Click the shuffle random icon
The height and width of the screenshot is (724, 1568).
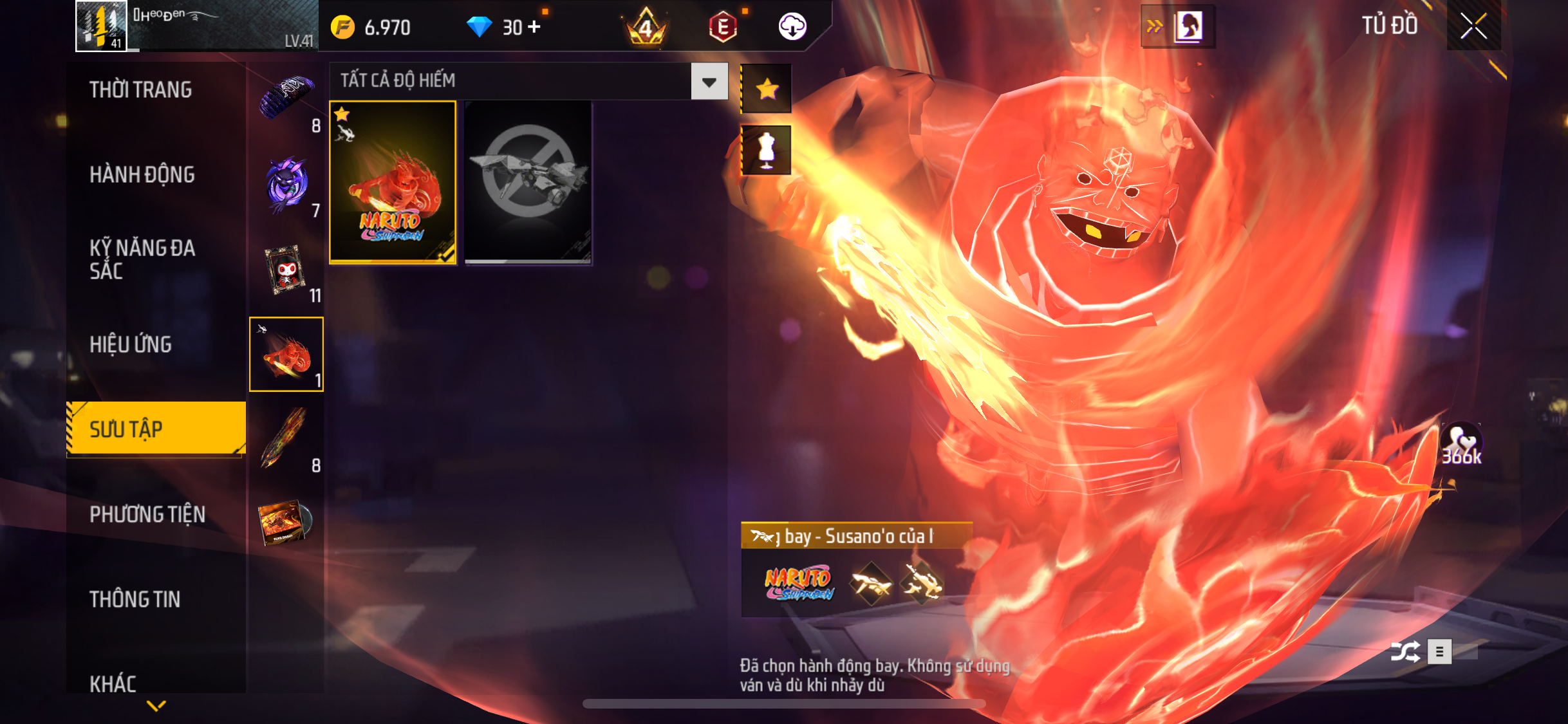[1405, 652]
